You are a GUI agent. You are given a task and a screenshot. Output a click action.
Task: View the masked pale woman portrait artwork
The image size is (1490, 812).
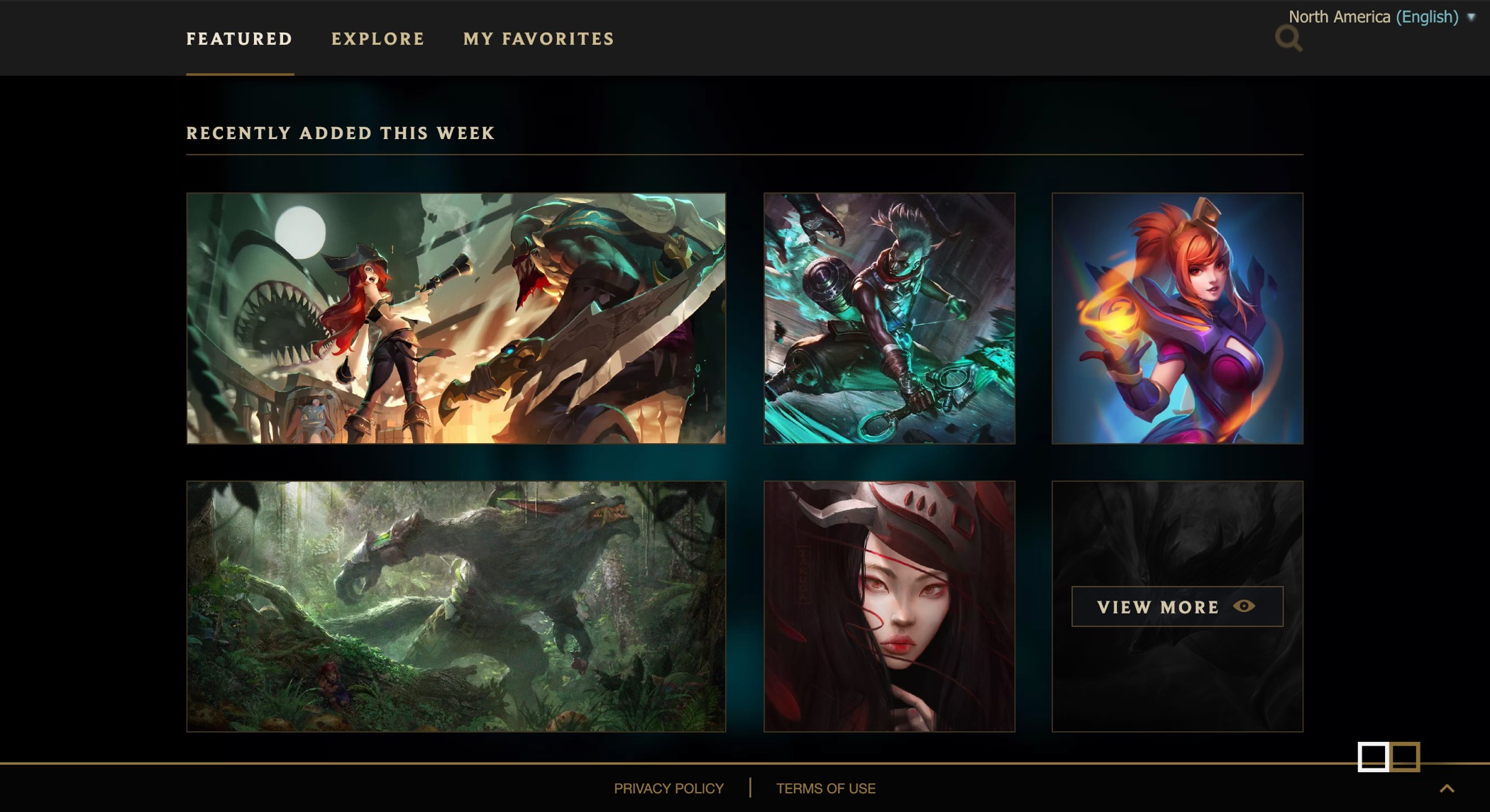[889, 606]
